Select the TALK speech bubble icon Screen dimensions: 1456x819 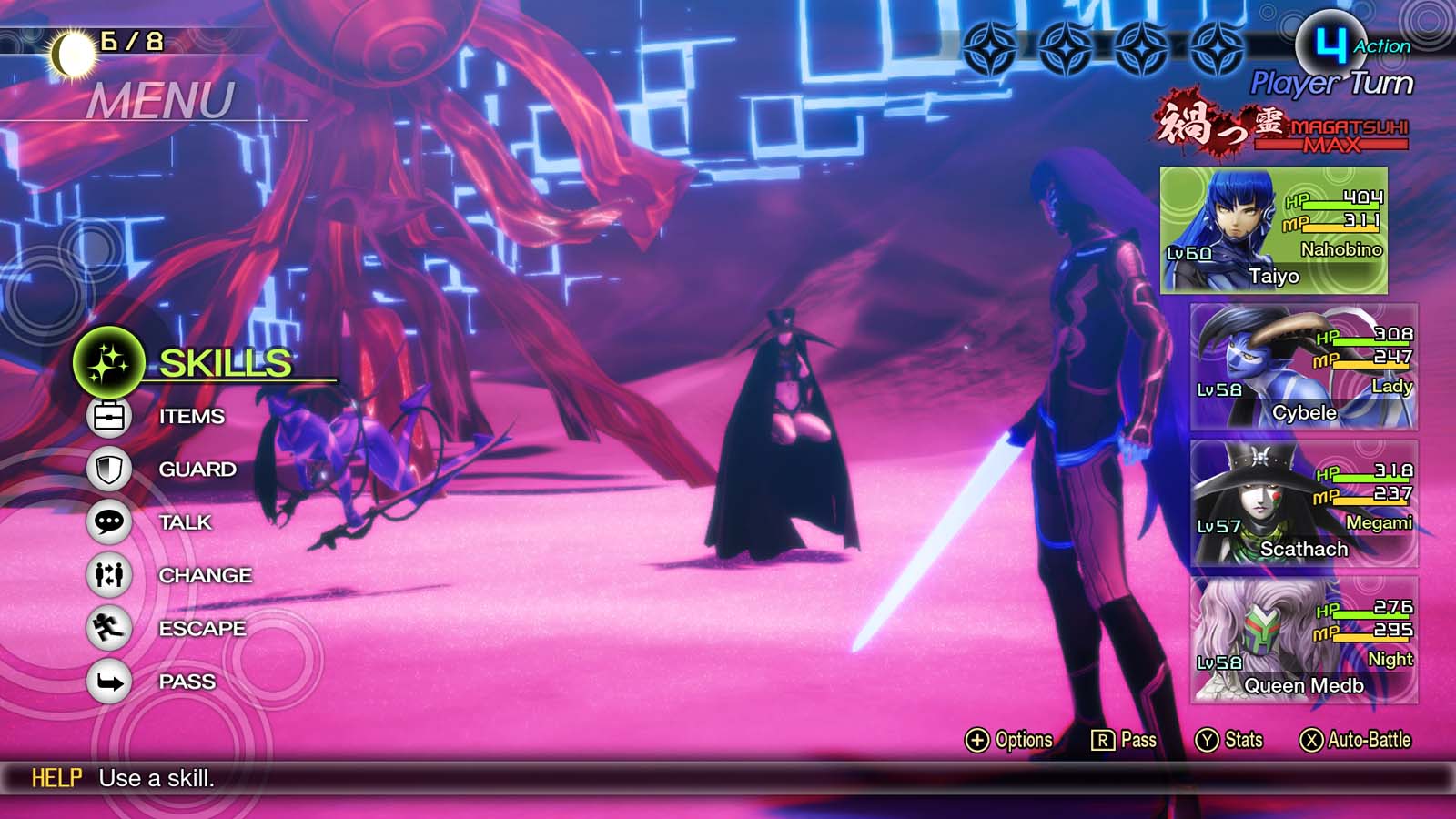click(107, 522)
